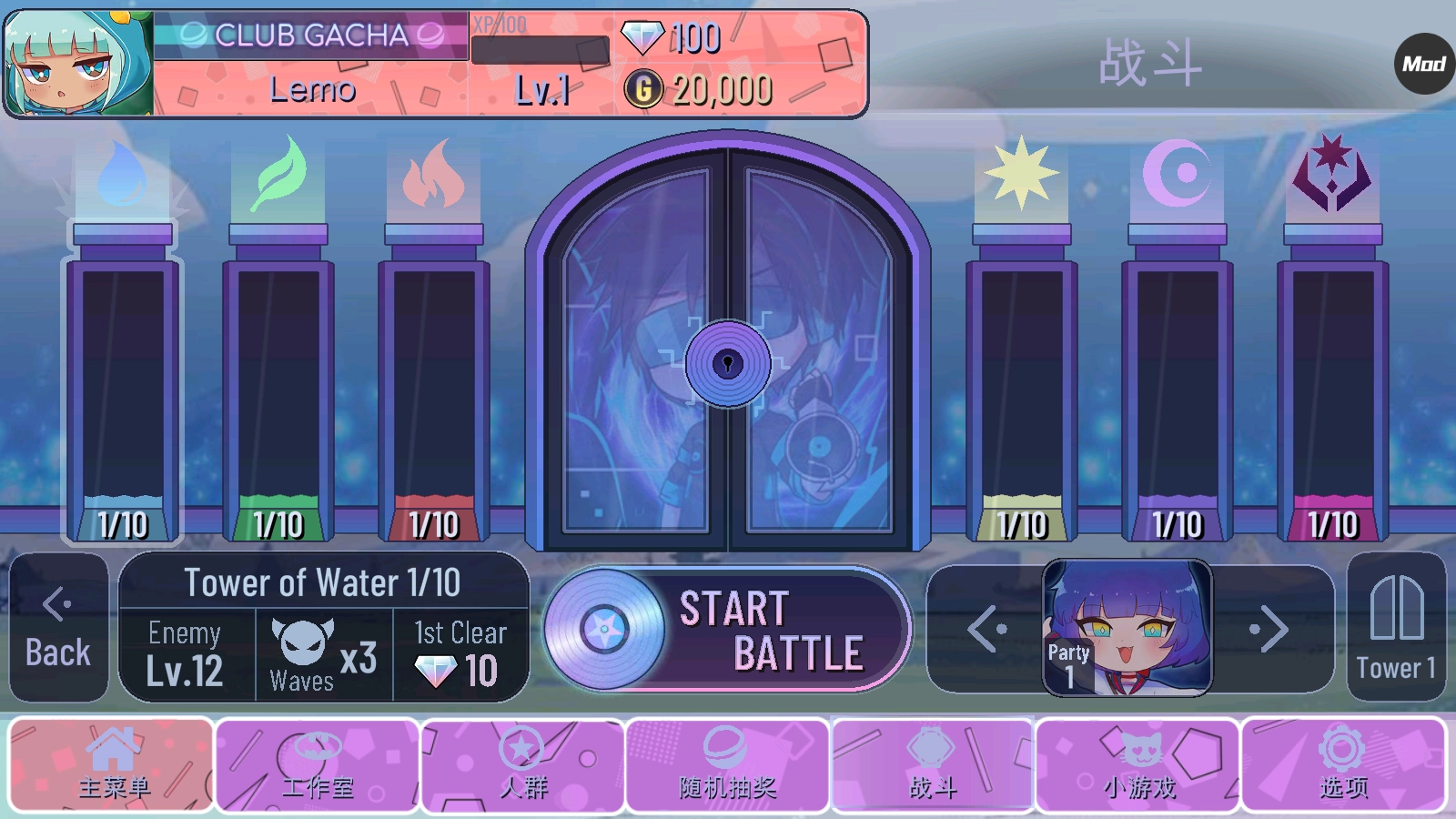Go back using the Back button

click(58, 628)
